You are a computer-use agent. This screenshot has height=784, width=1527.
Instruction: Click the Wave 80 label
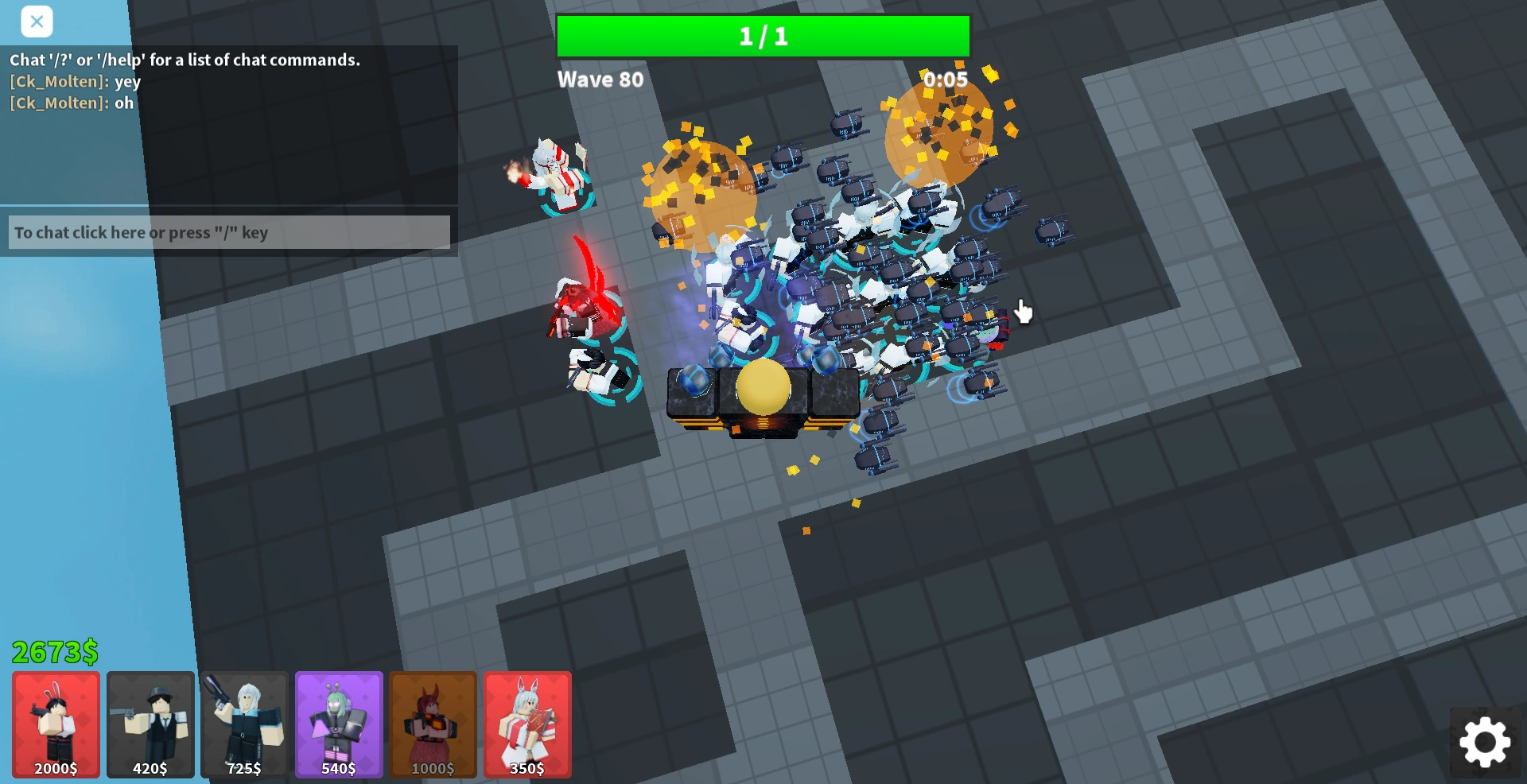(x=601, y=79)
